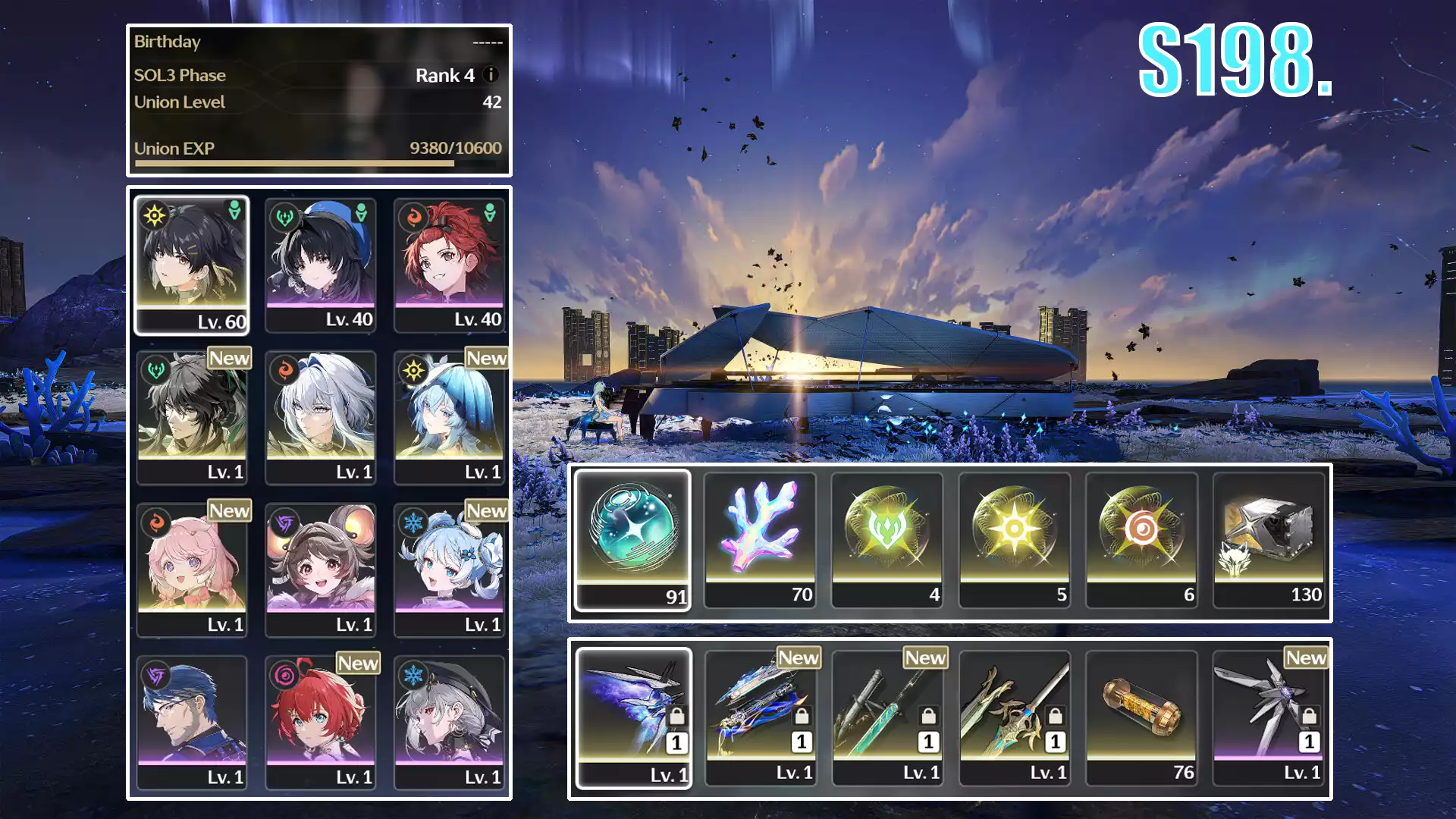Select the new pink-haired character portrait
The height and width of the screenshot is (819, 1456).
click(x=192, y=570)
